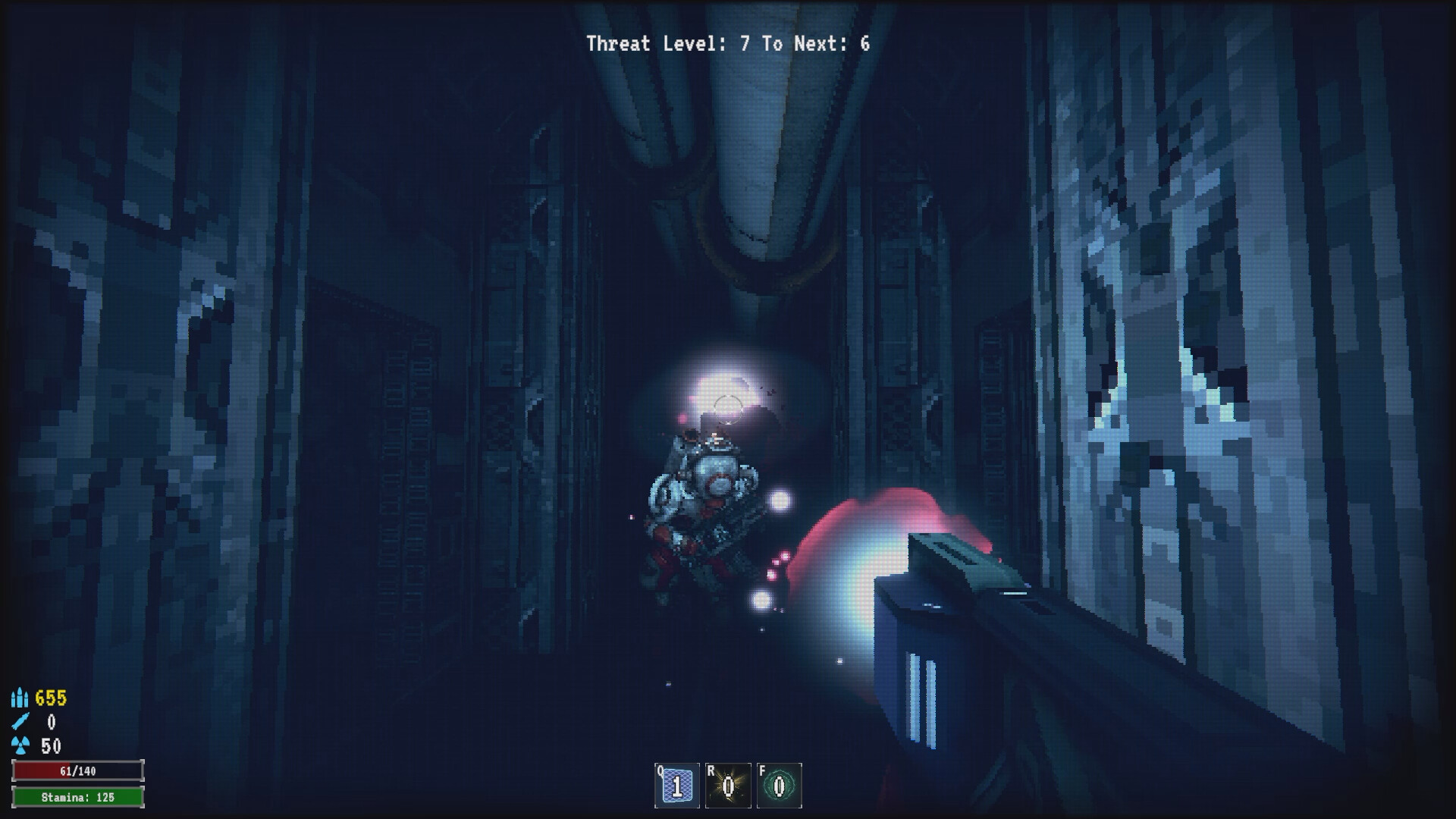Click the crosshair reticle in the corridor
The image size is (1456, 819).
pos(728,409)
